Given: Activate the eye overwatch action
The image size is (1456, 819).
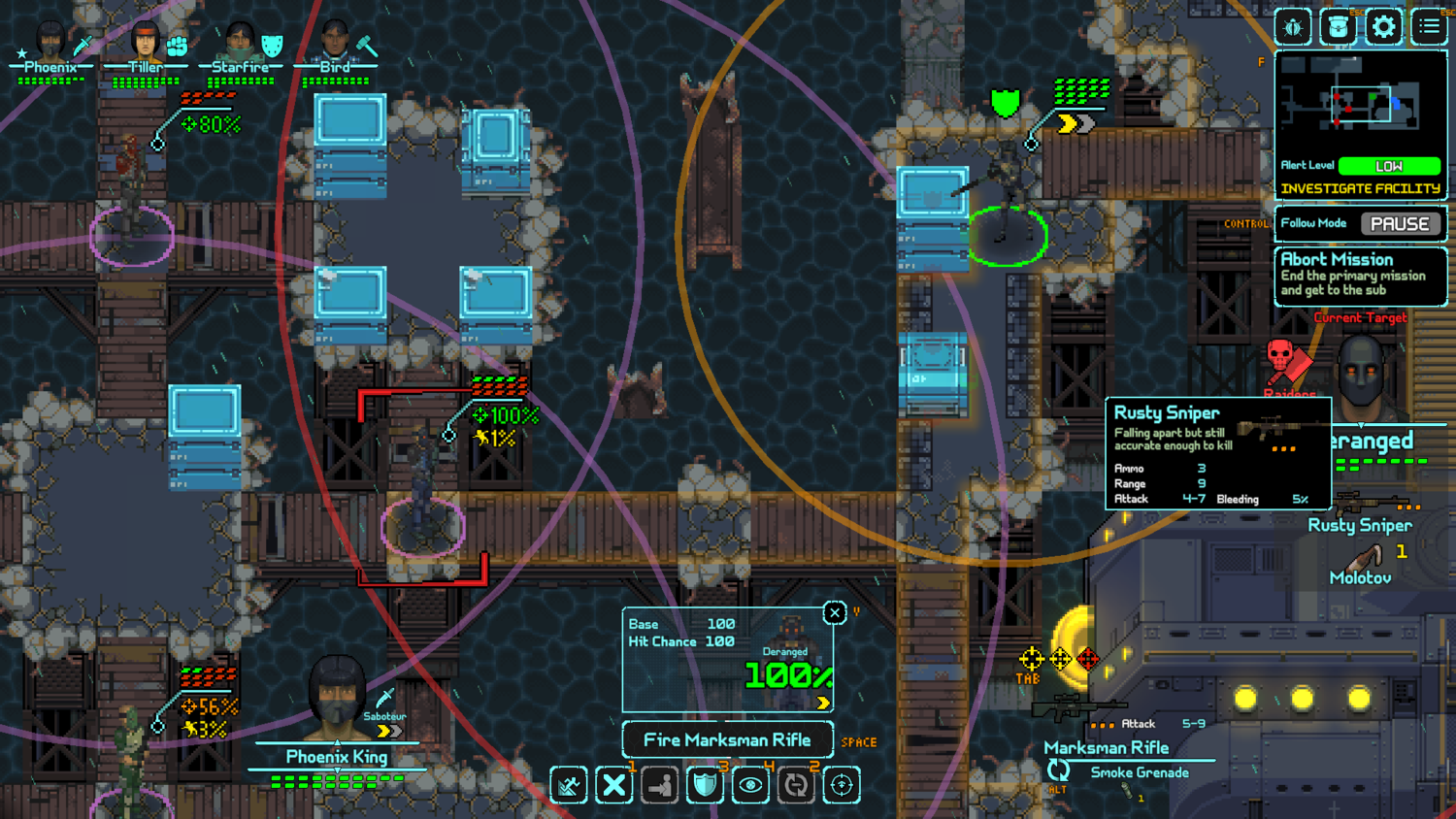Looking at the screenshot, I should pos(750,785).
